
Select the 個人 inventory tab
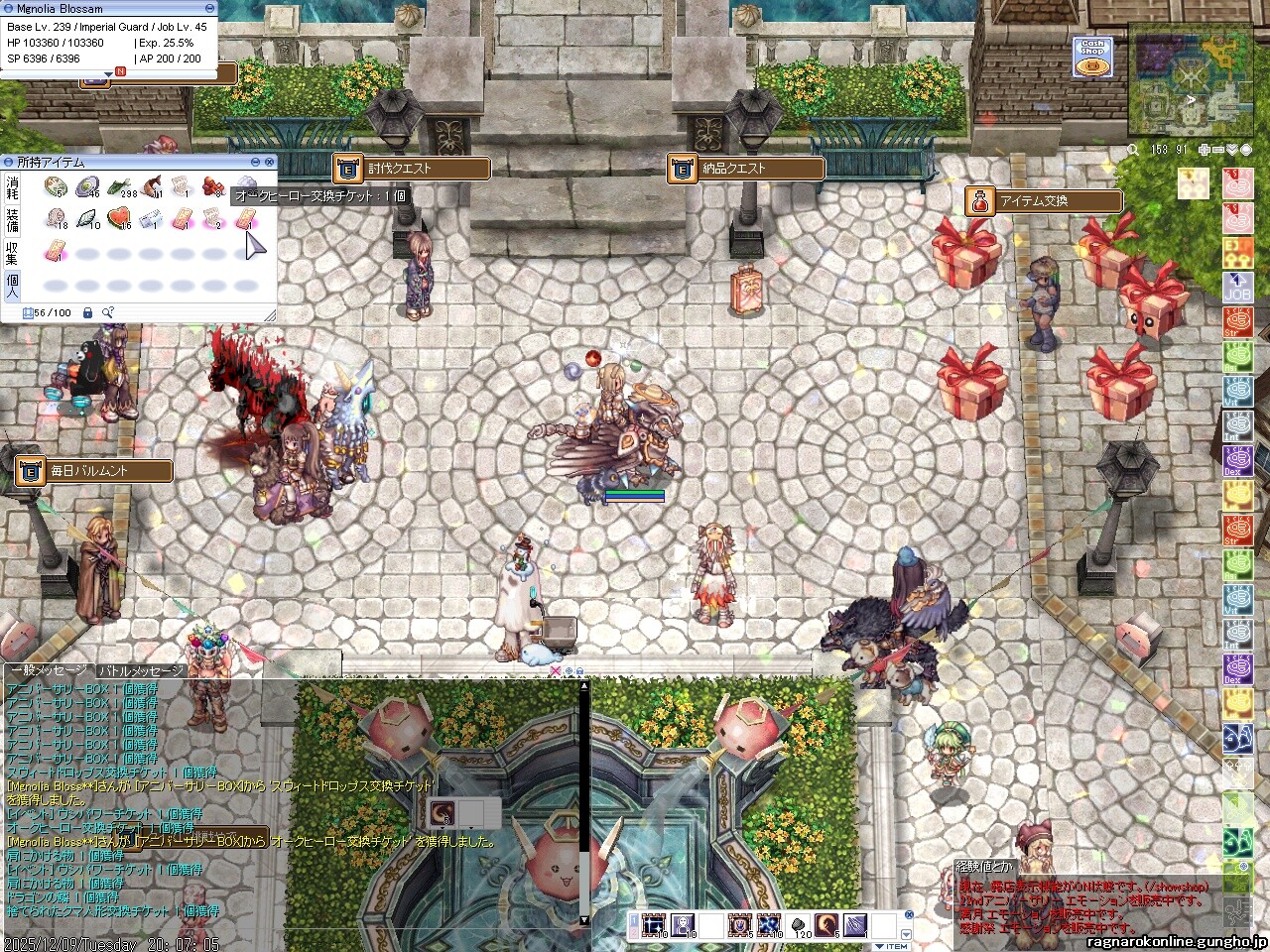(x=13, y=286)
